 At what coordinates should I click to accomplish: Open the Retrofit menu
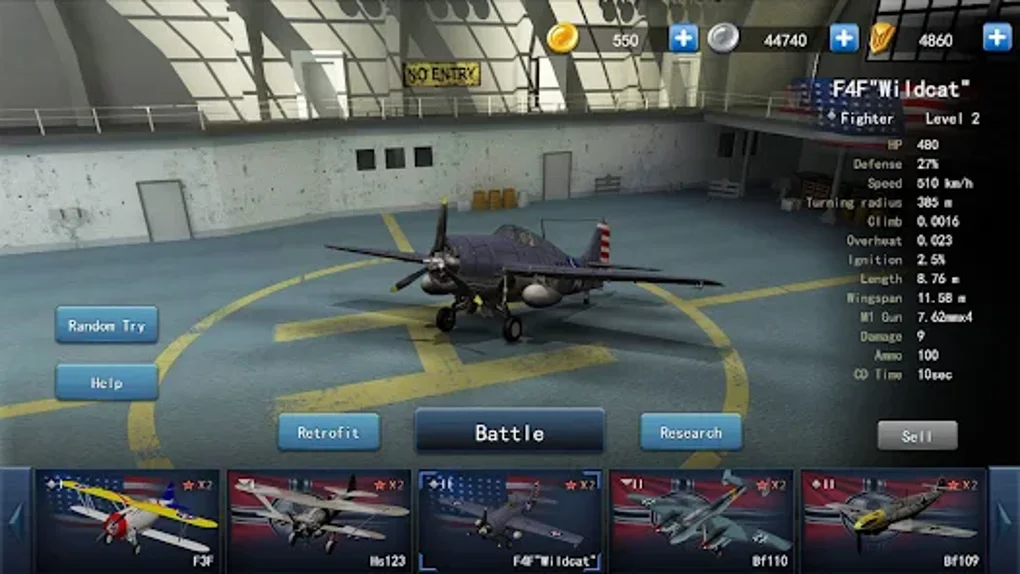pyautogui.click(x=329, y=432)
